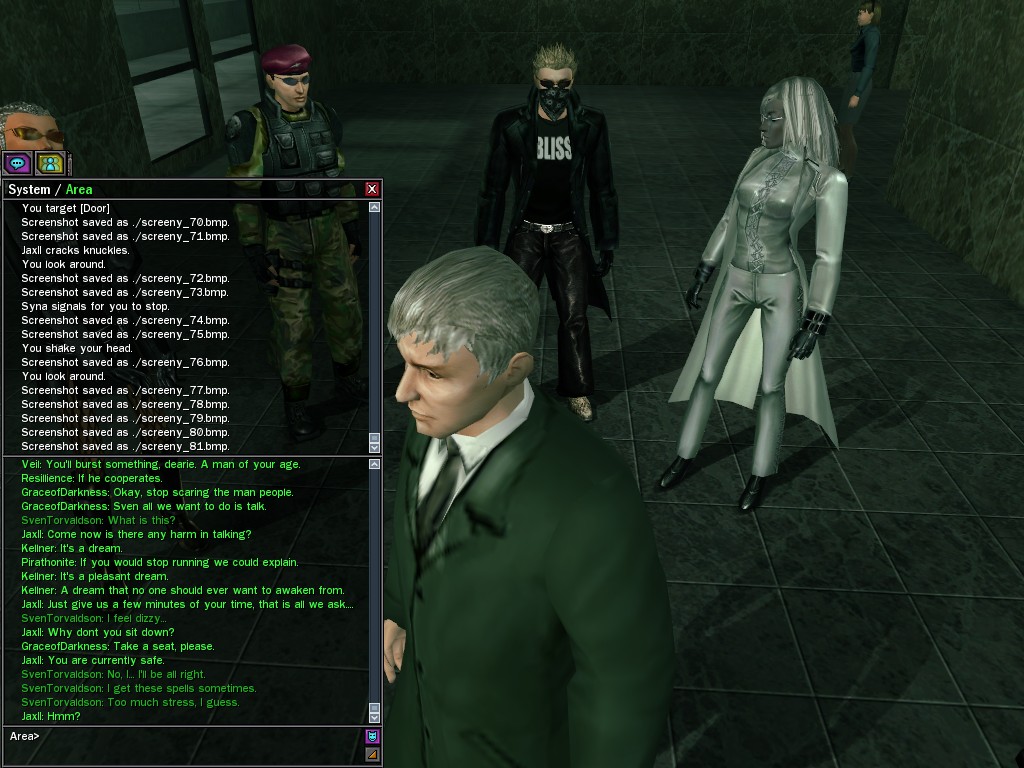
Task: Select the System / Area window title bar
Action: click(180, 189)
